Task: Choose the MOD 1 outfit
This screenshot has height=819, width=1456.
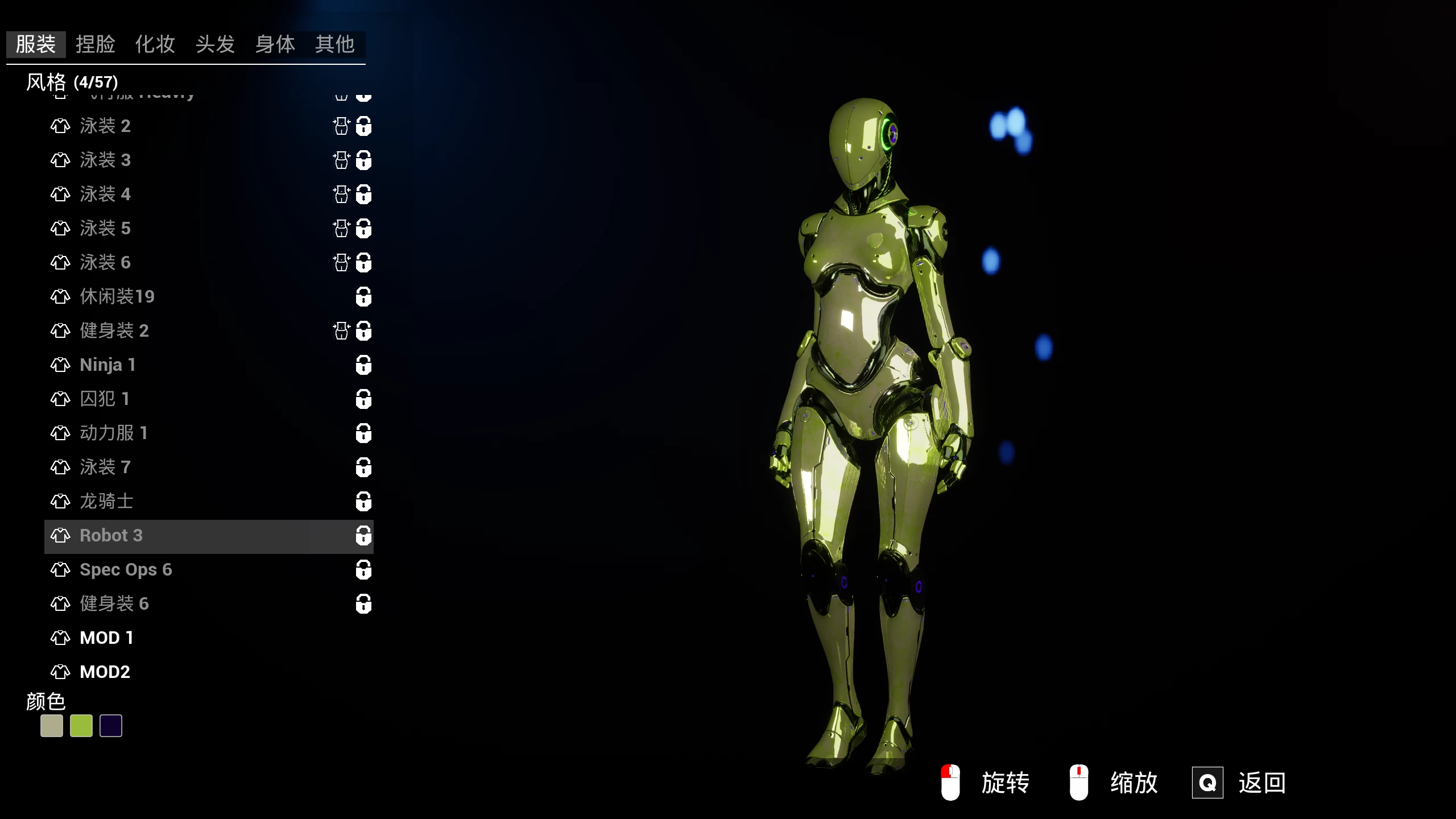Action: pyautogui.click(x=106, y=638)
